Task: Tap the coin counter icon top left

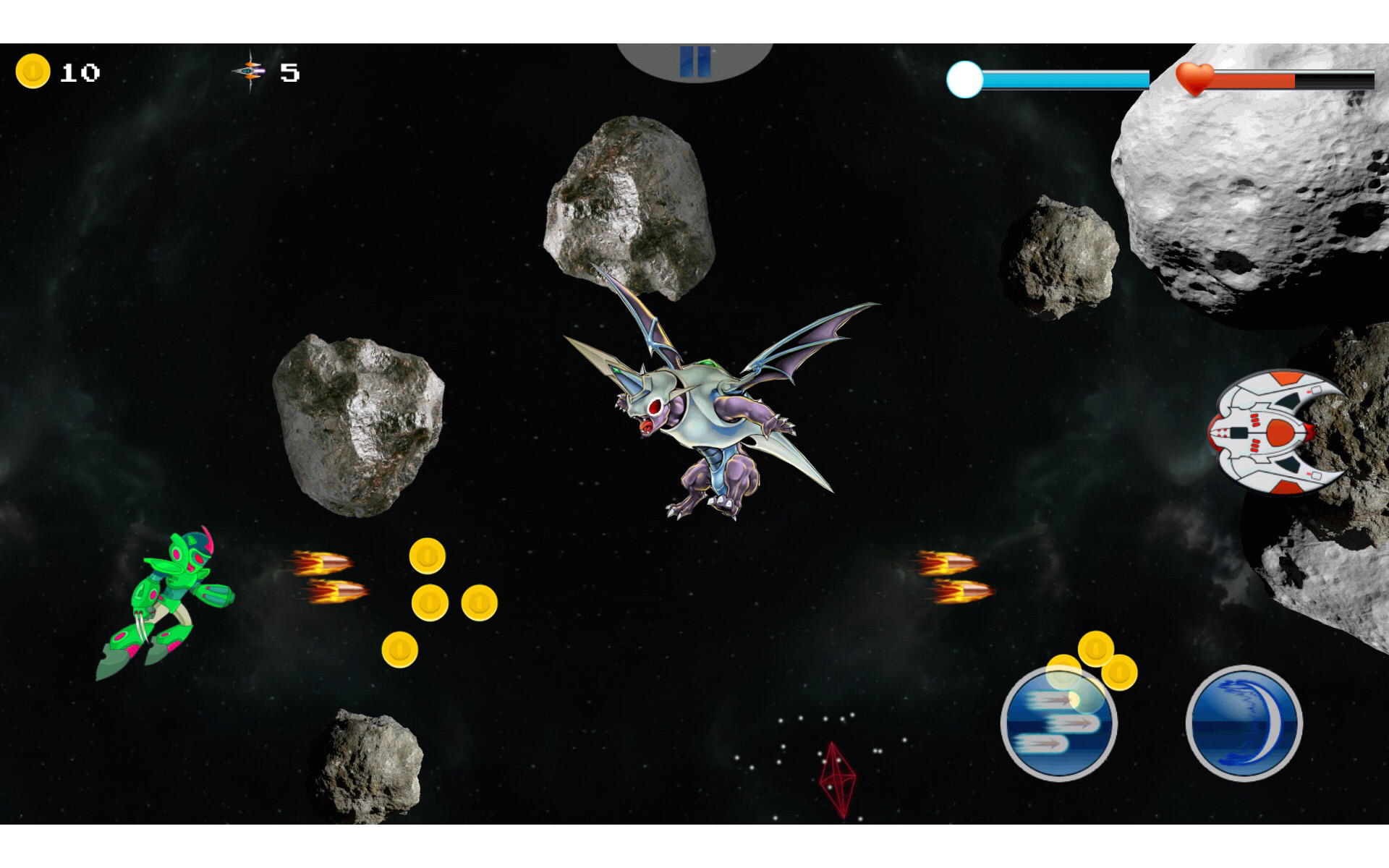Action: 32,70
